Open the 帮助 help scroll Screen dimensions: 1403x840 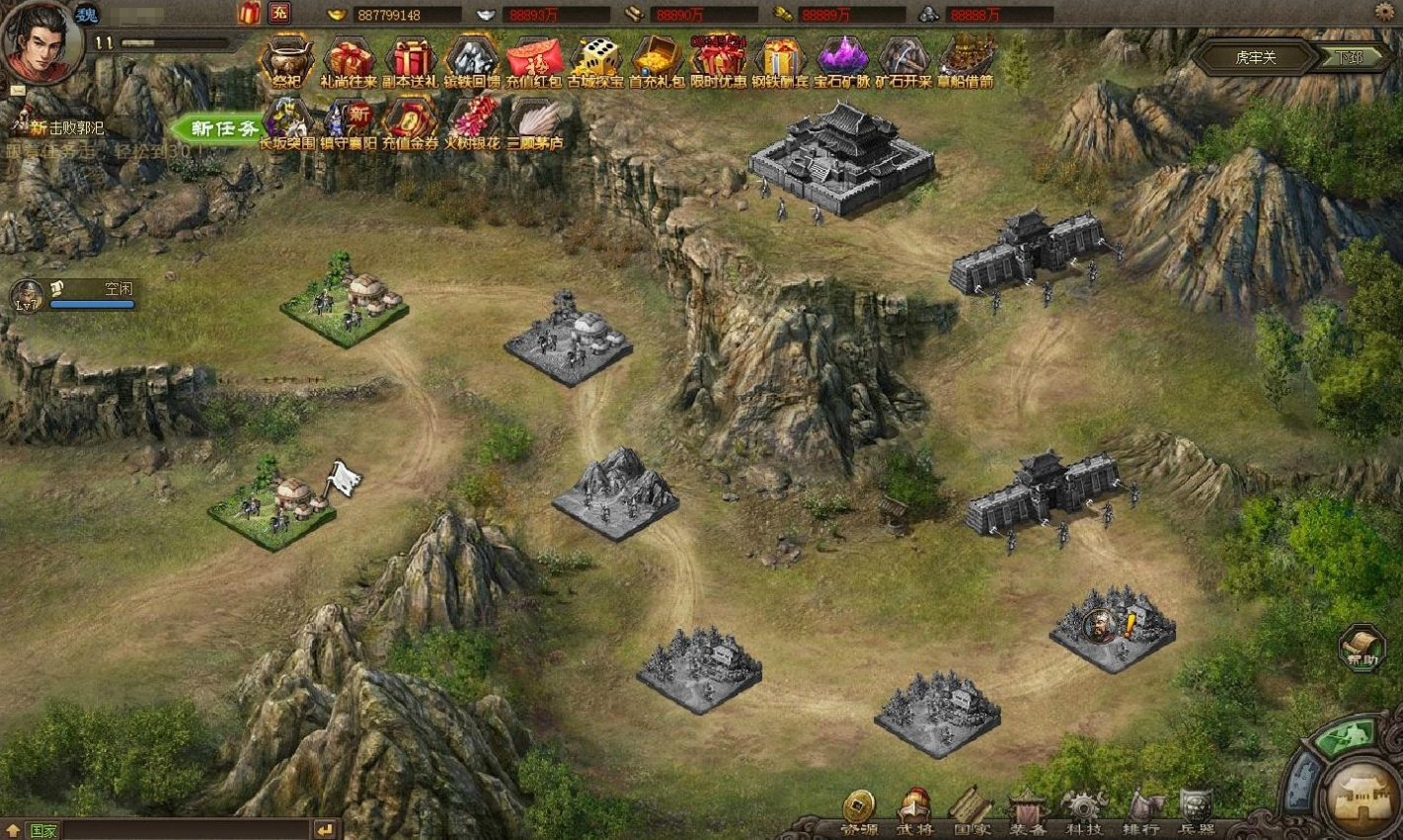1363,648
